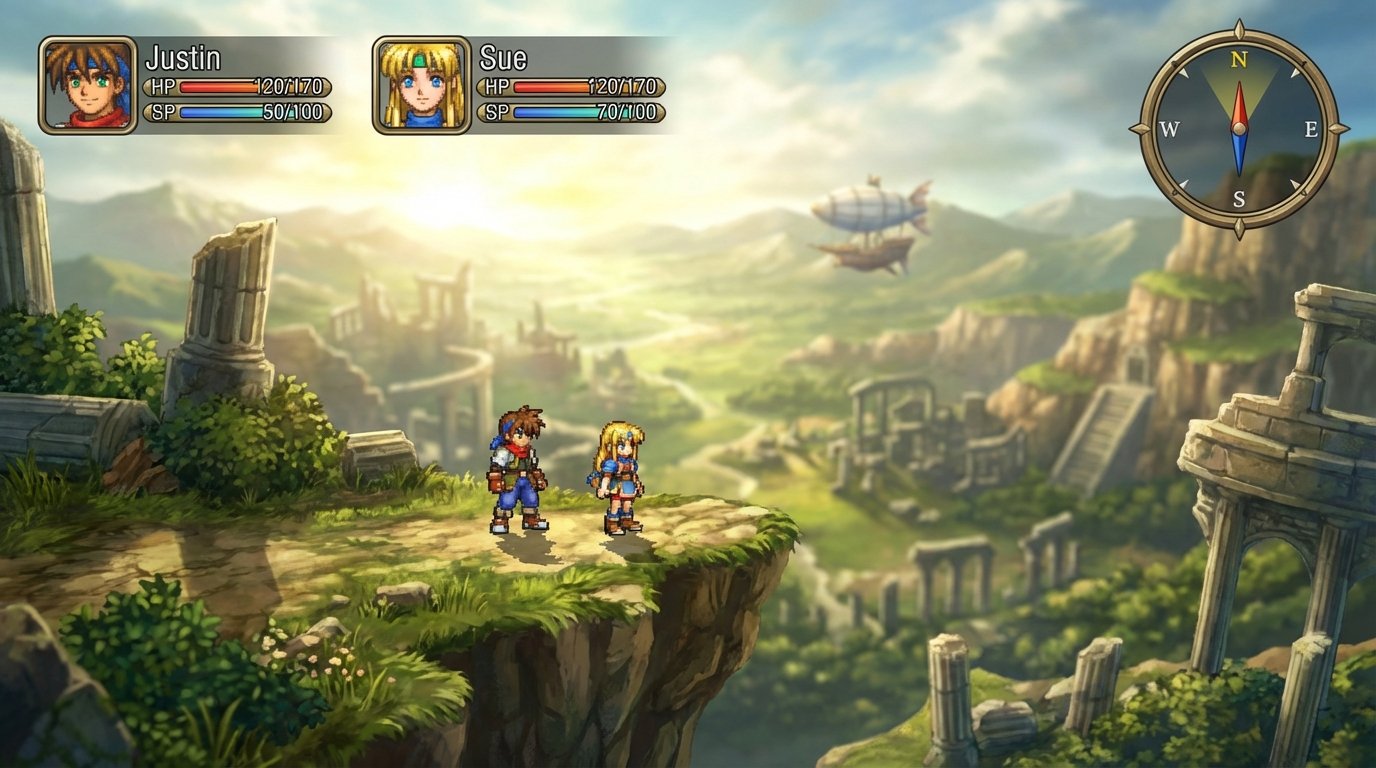Click the North marker on the compass
This screenshot has width=1376, height=768.
pos(1240,58)
